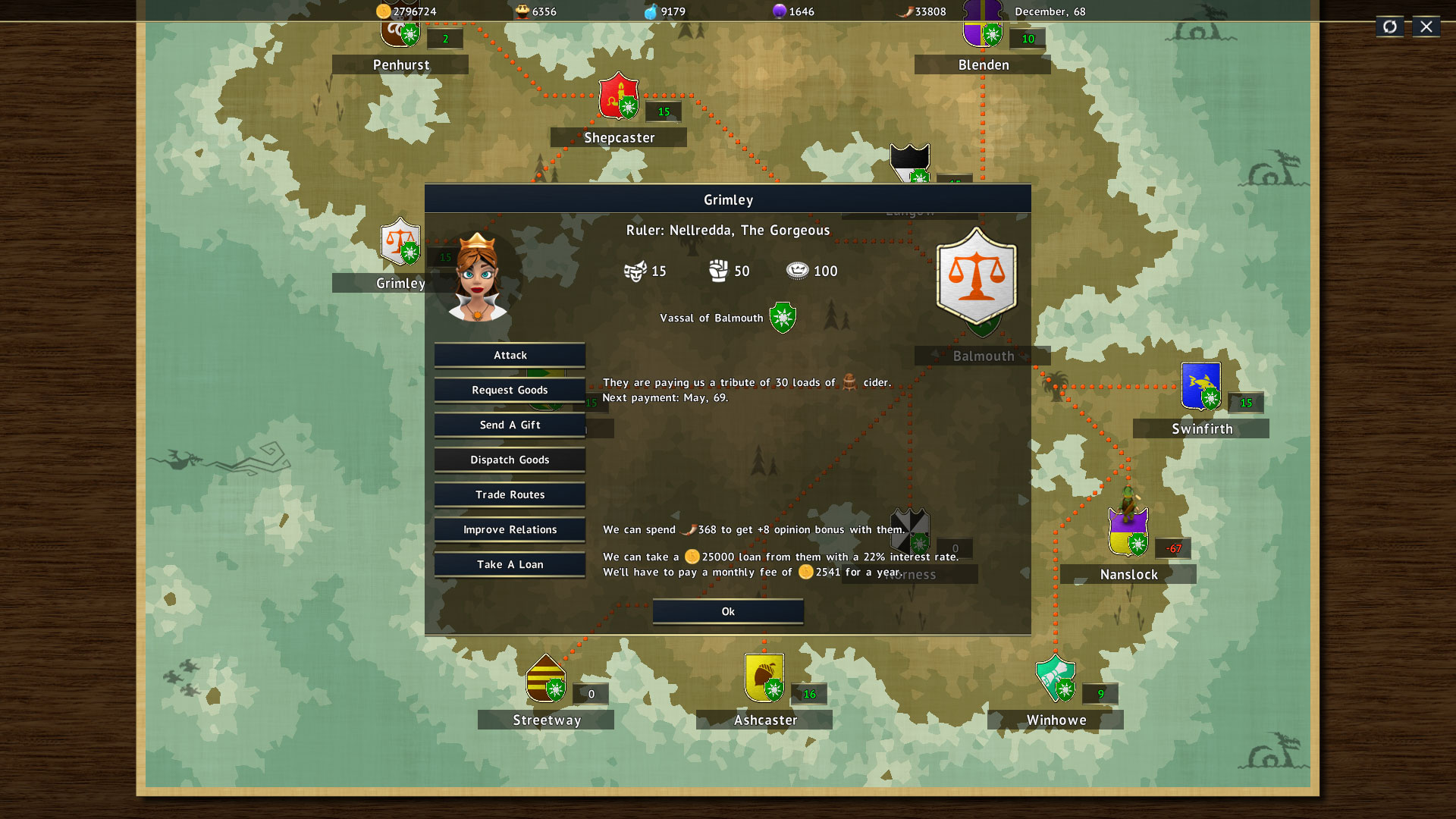Click the Nanslock purple-yellow shield
The image size is (1456, 819).
tap(1127, 531)
